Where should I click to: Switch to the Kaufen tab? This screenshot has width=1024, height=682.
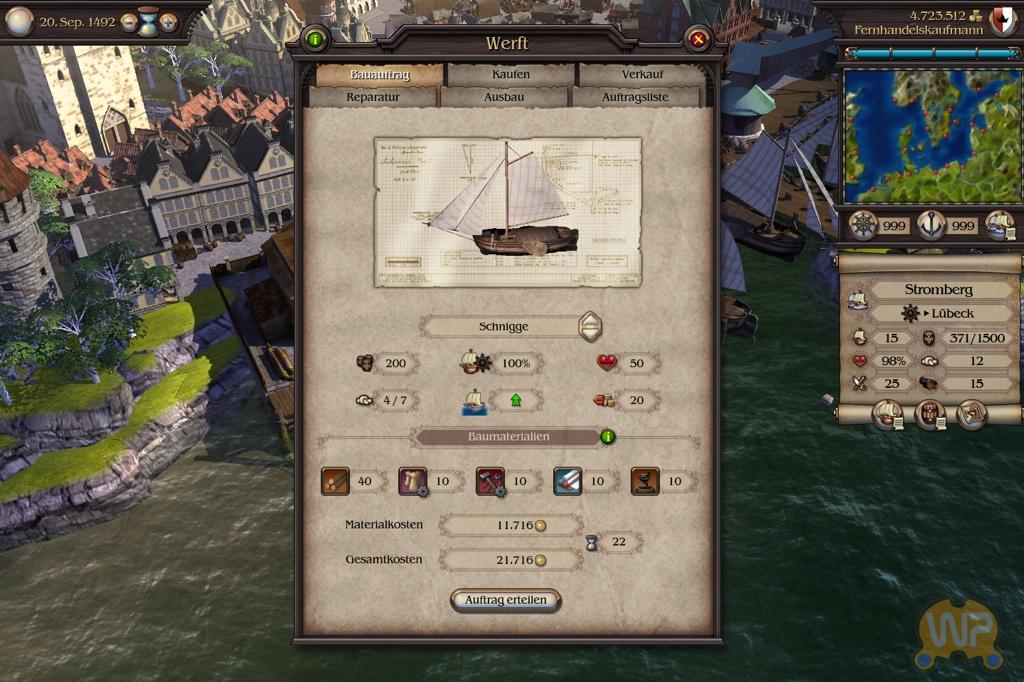click(511, 75)
